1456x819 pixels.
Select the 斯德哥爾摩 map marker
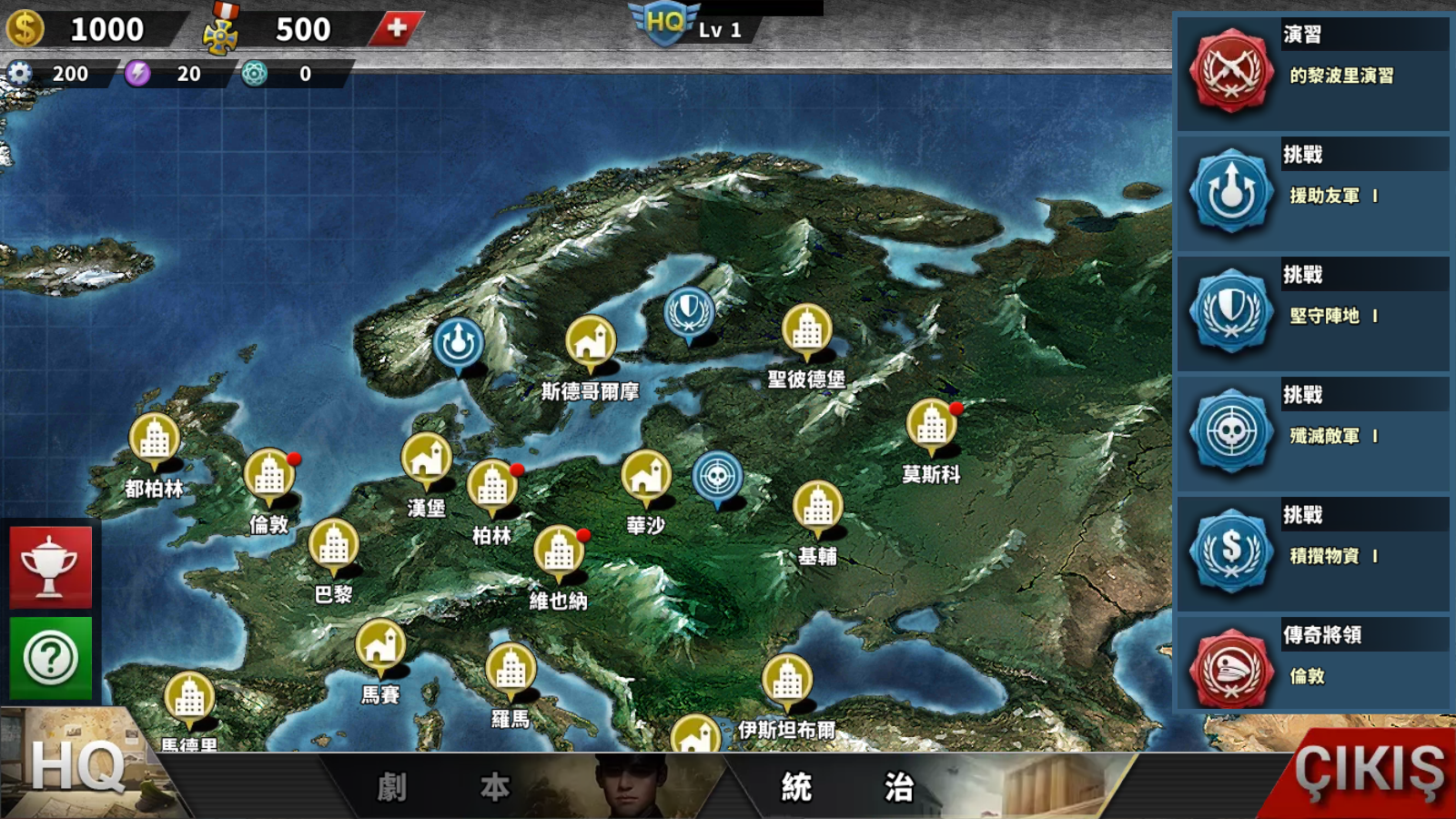pos(591,343)
